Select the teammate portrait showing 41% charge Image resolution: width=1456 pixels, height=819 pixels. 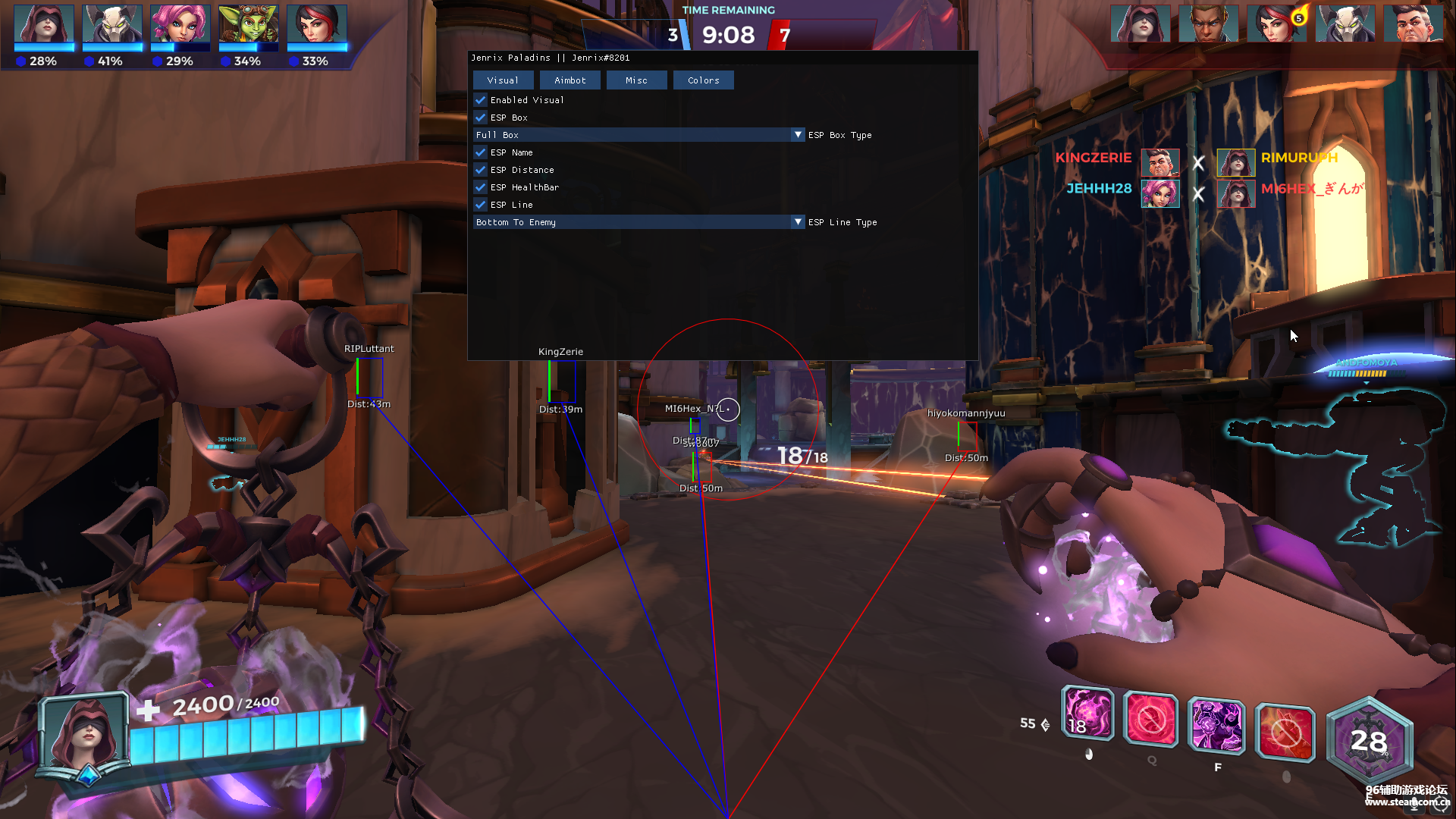[x=112, y=24]
